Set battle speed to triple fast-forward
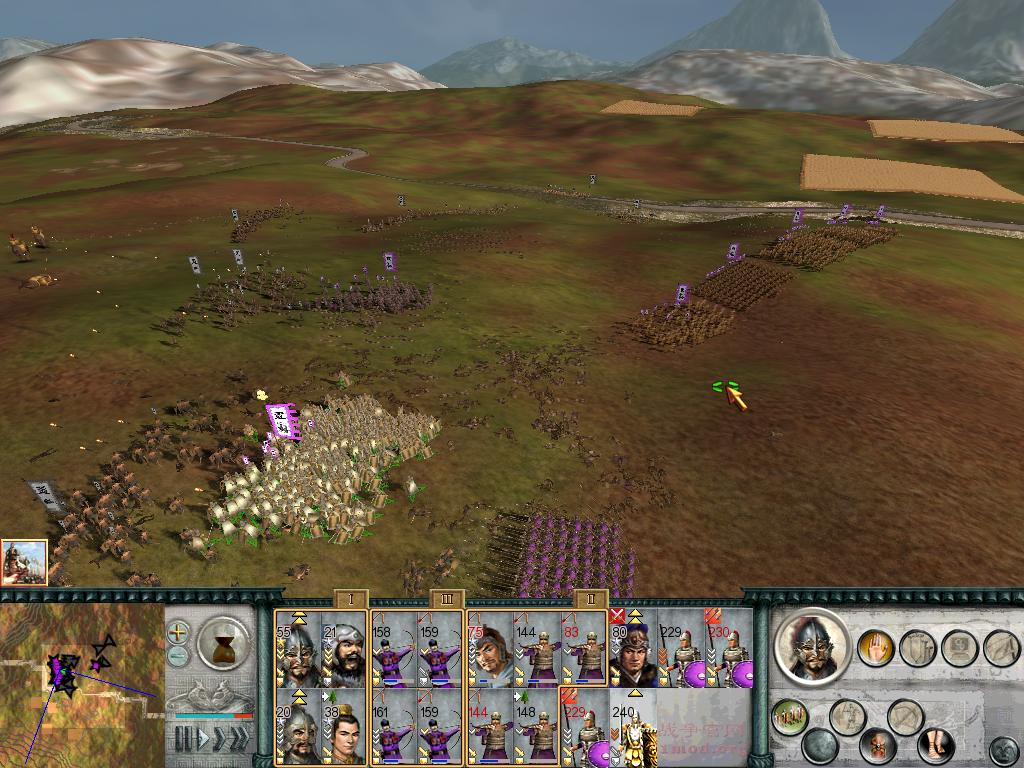The image size is (1024, 768). pos(238,739)
